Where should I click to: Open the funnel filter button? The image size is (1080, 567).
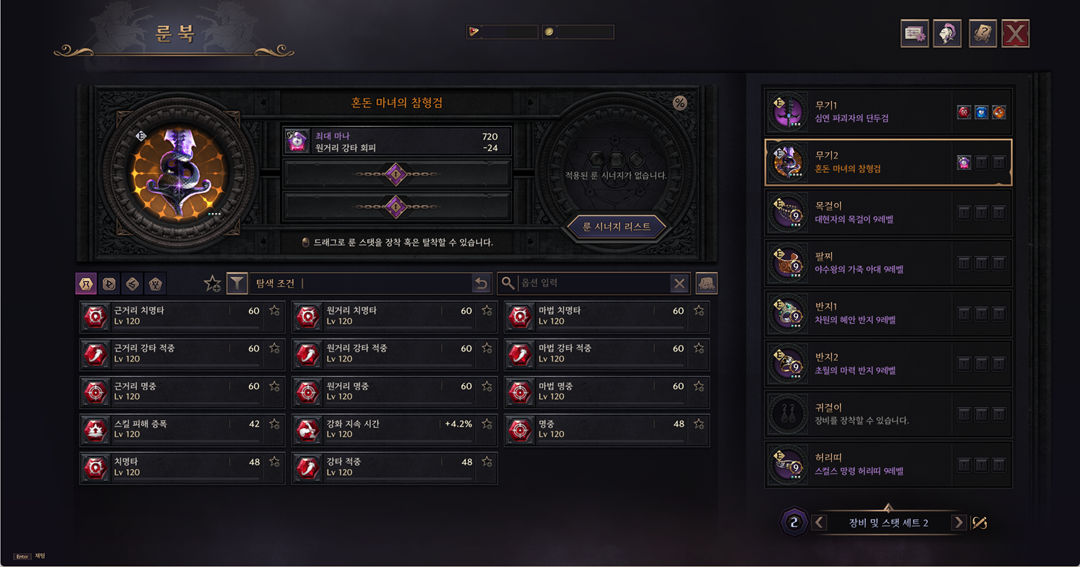tap(237, 284)
